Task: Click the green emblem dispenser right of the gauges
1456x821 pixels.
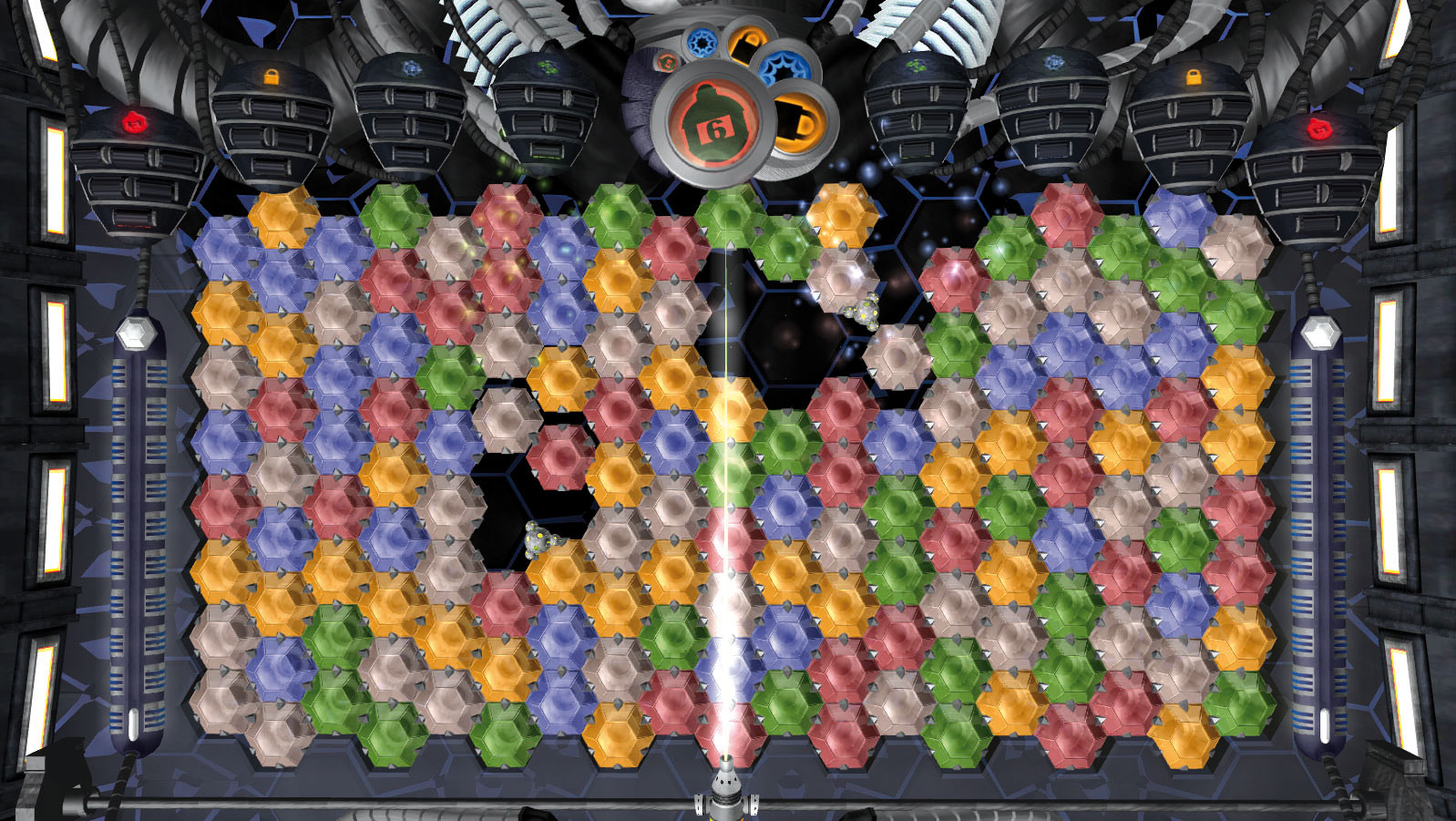Action: [x=918, y=68]
